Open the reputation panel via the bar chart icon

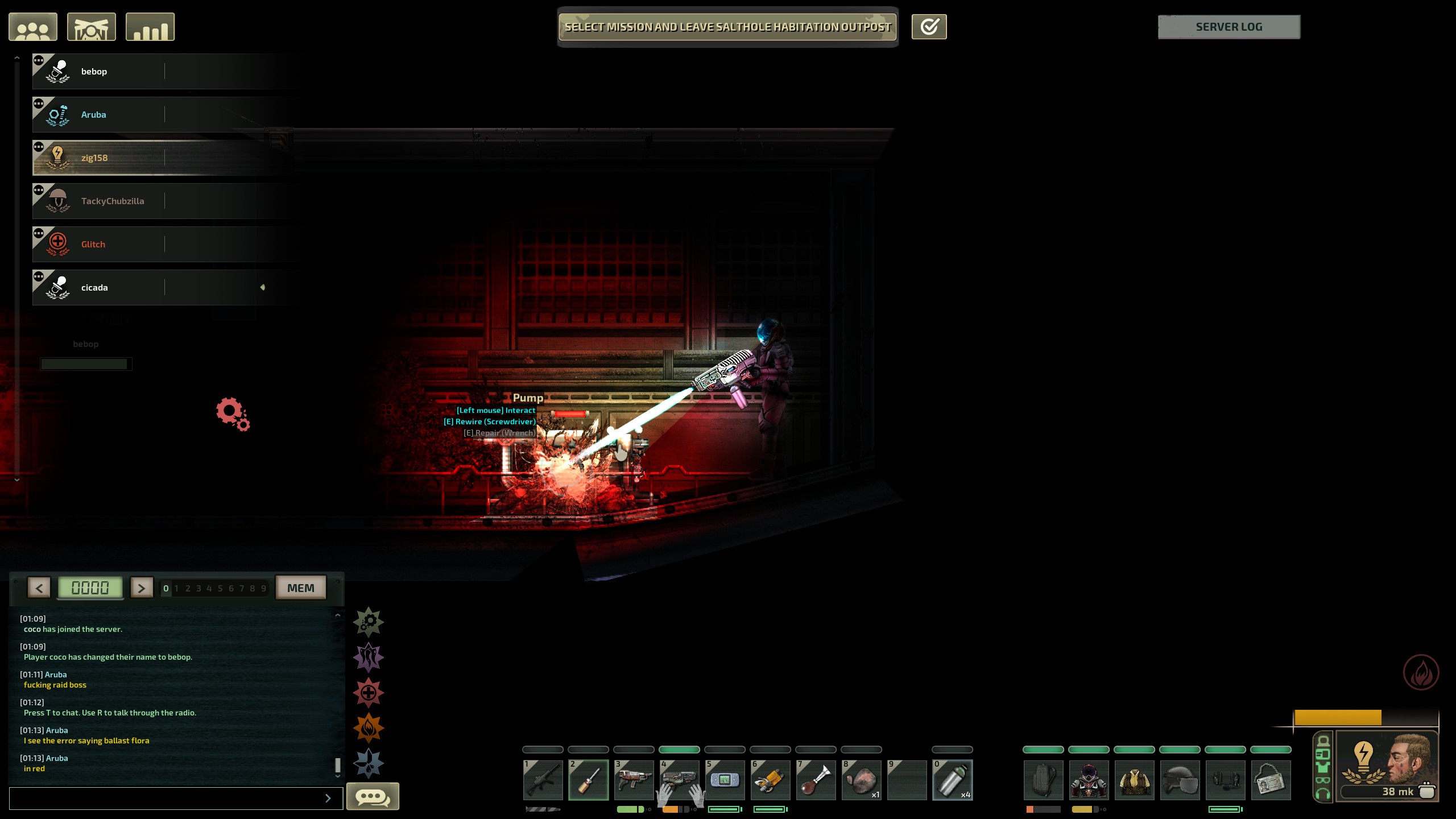150,26
